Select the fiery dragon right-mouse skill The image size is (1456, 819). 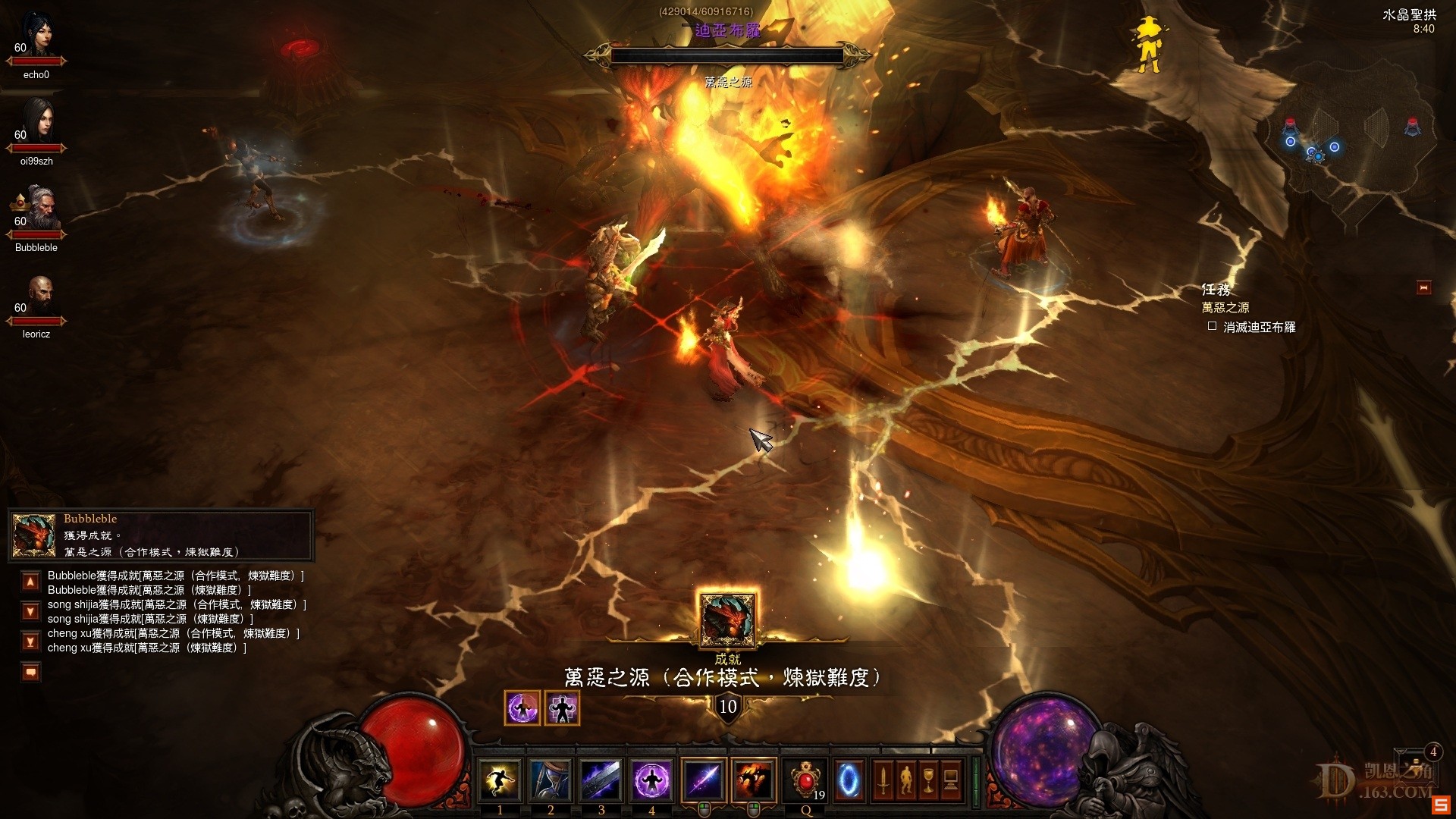pyautogui.click(x=754, y=780)
